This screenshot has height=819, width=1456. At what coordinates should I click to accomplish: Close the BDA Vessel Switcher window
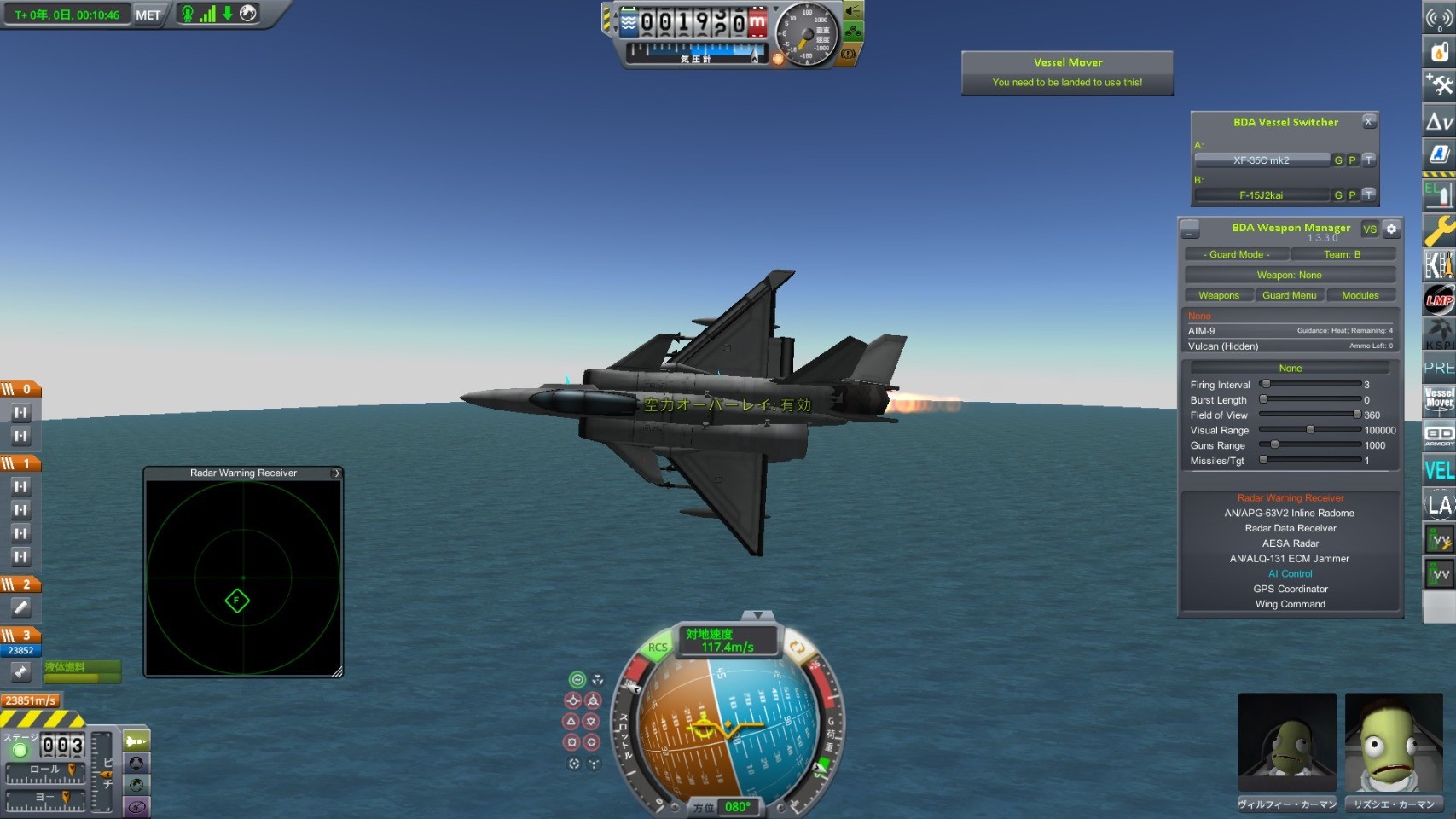pyautogui.click(x=1369, y=122)
